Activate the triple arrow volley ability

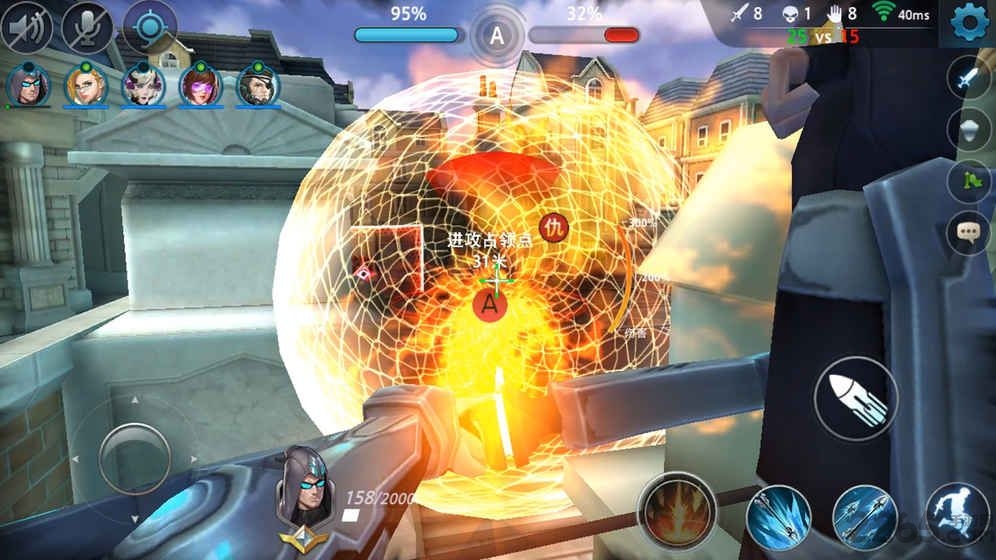click(x=865, y=518)
